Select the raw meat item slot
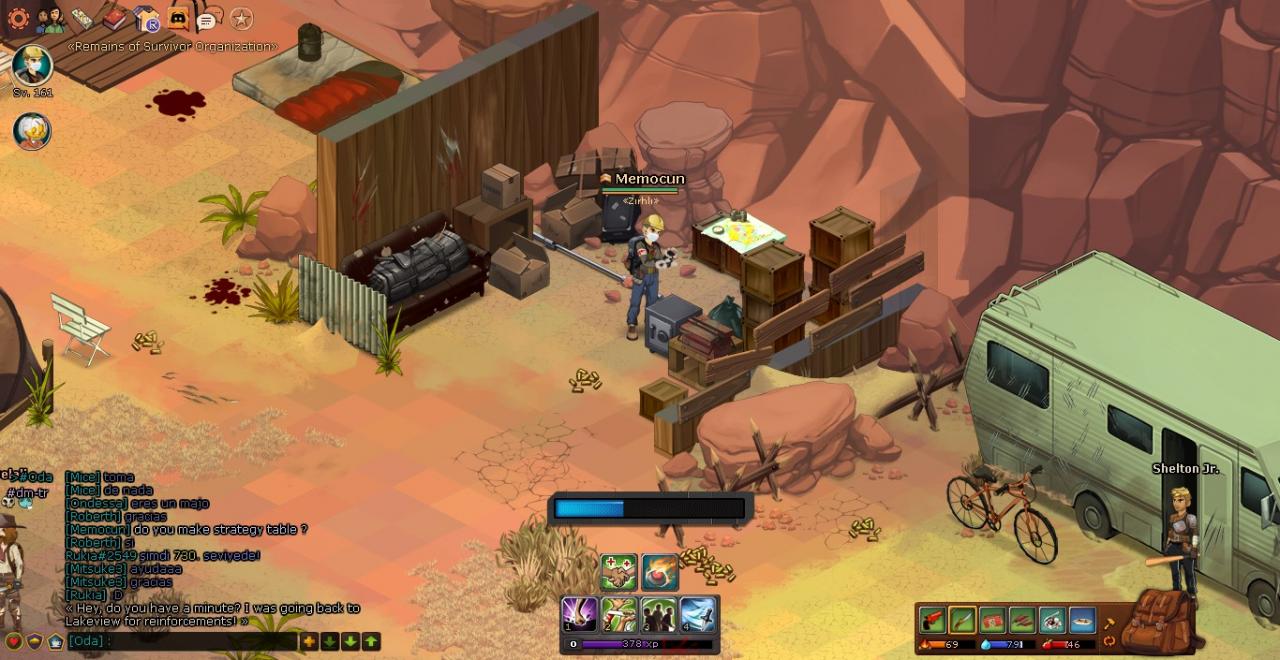Viewport: 1280px width, 660px height. tap(992, 620)
